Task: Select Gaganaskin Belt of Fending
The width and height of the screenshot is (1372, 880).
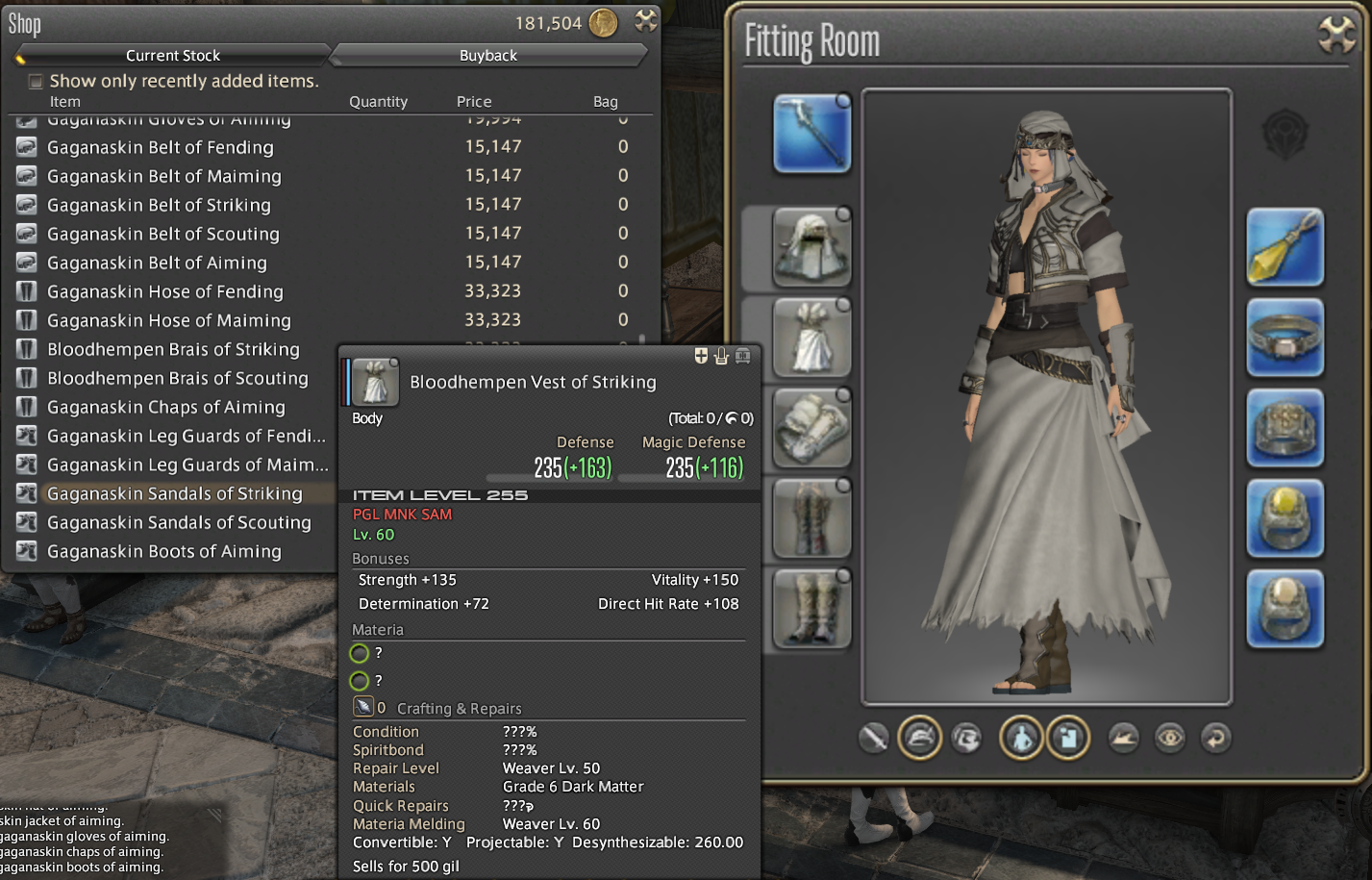Action: [161, 147]
